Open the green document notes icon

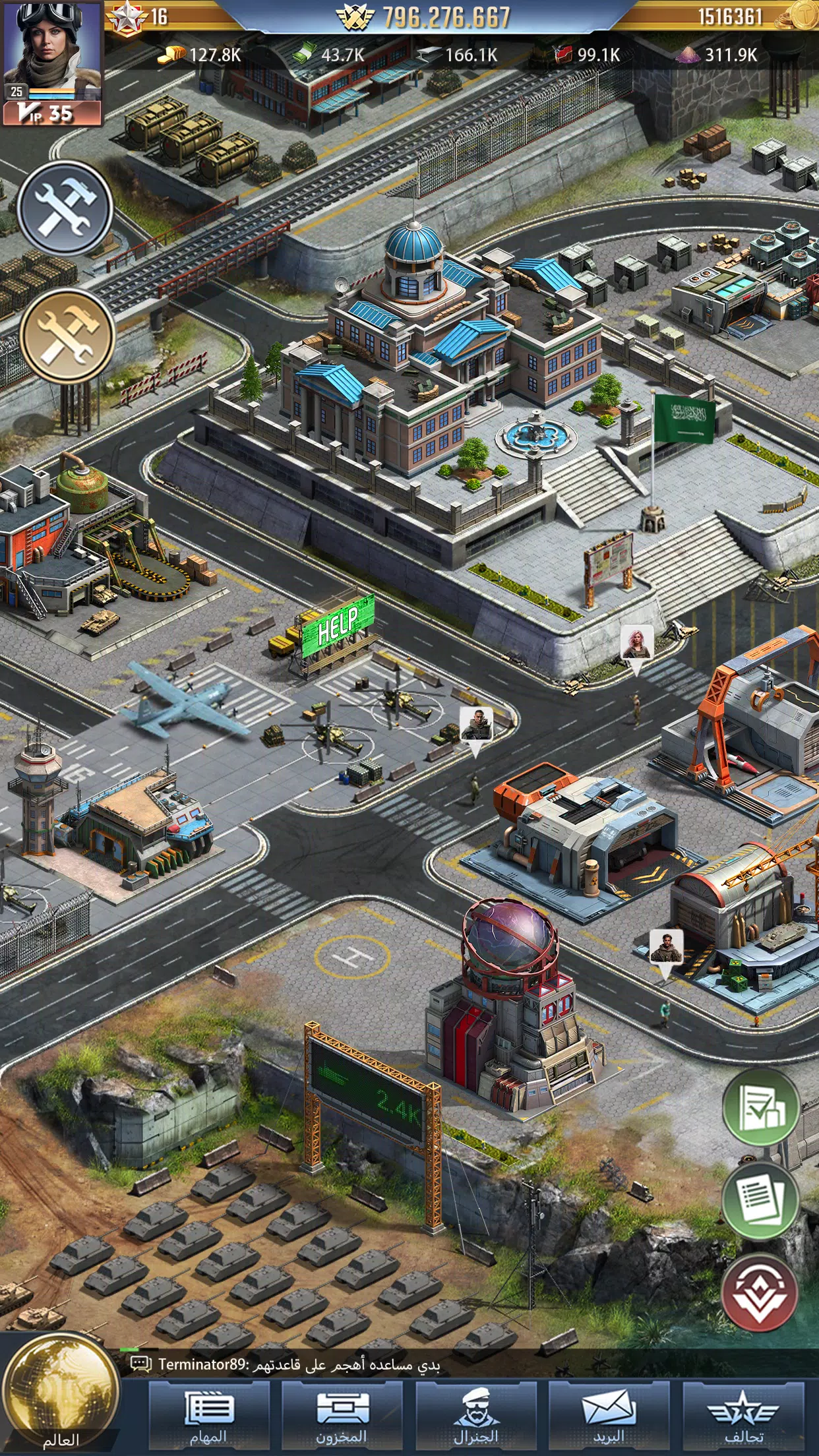tap(760, 1201)
